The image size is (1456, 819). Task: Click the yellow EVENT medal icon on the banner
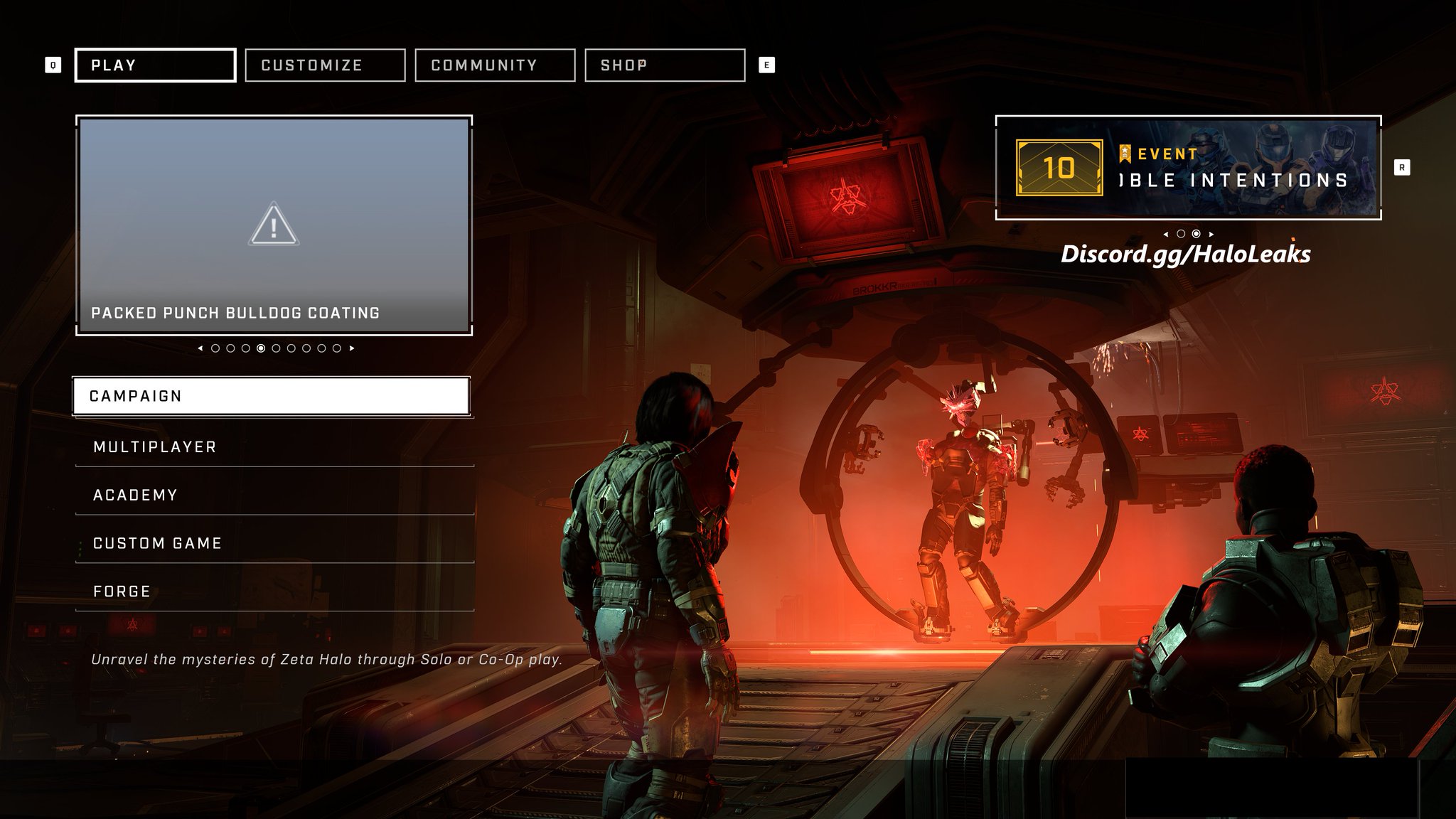tap(1125, 155)
